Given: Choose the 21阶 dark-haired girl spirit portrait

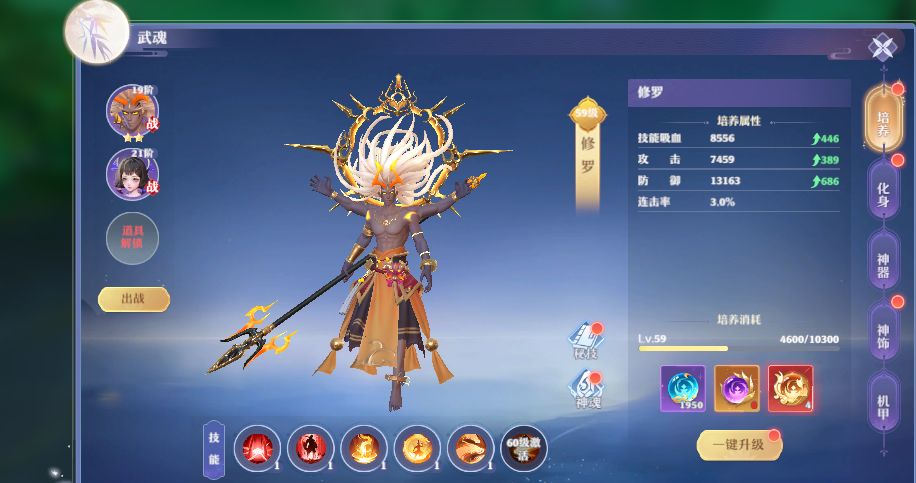Looking at the screenshot, I should click(132, 172).
